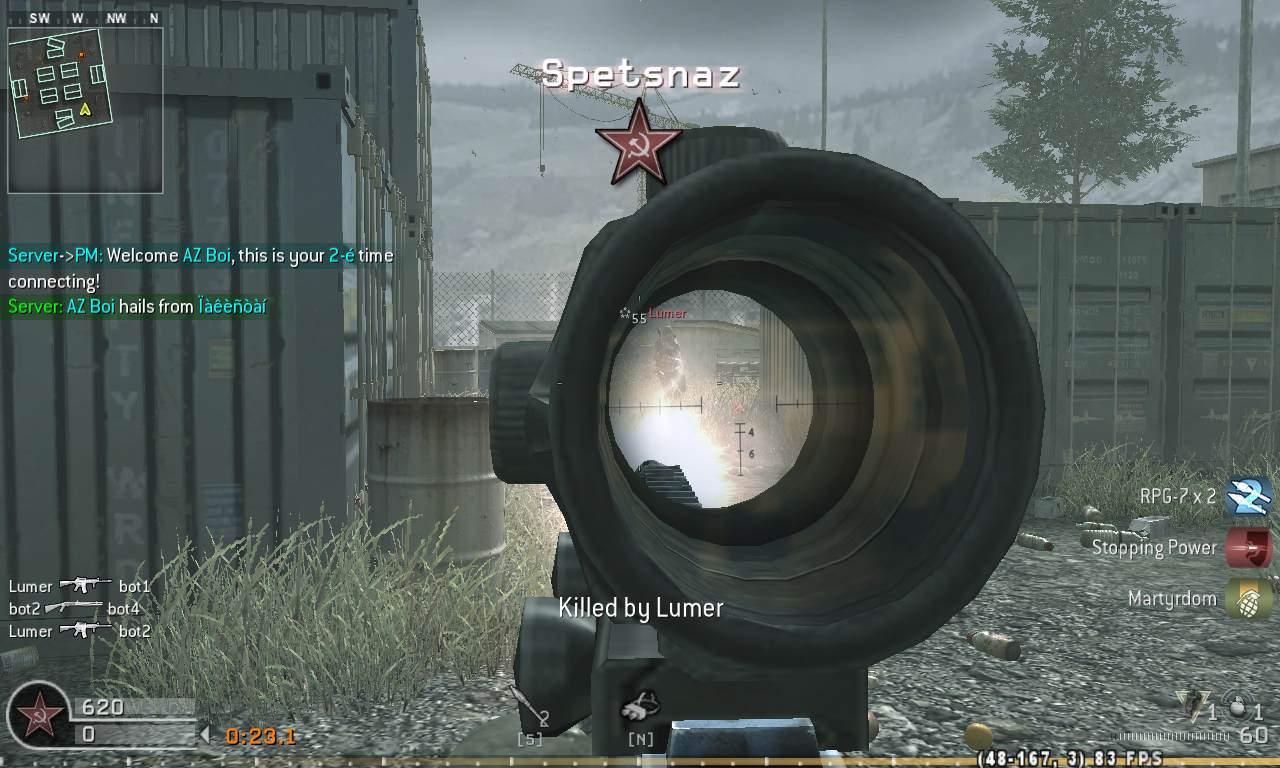Click the Stopping Power perk icon
Image resolution: width=1280 pixels, height=768 pixels.
[1246, 545]
